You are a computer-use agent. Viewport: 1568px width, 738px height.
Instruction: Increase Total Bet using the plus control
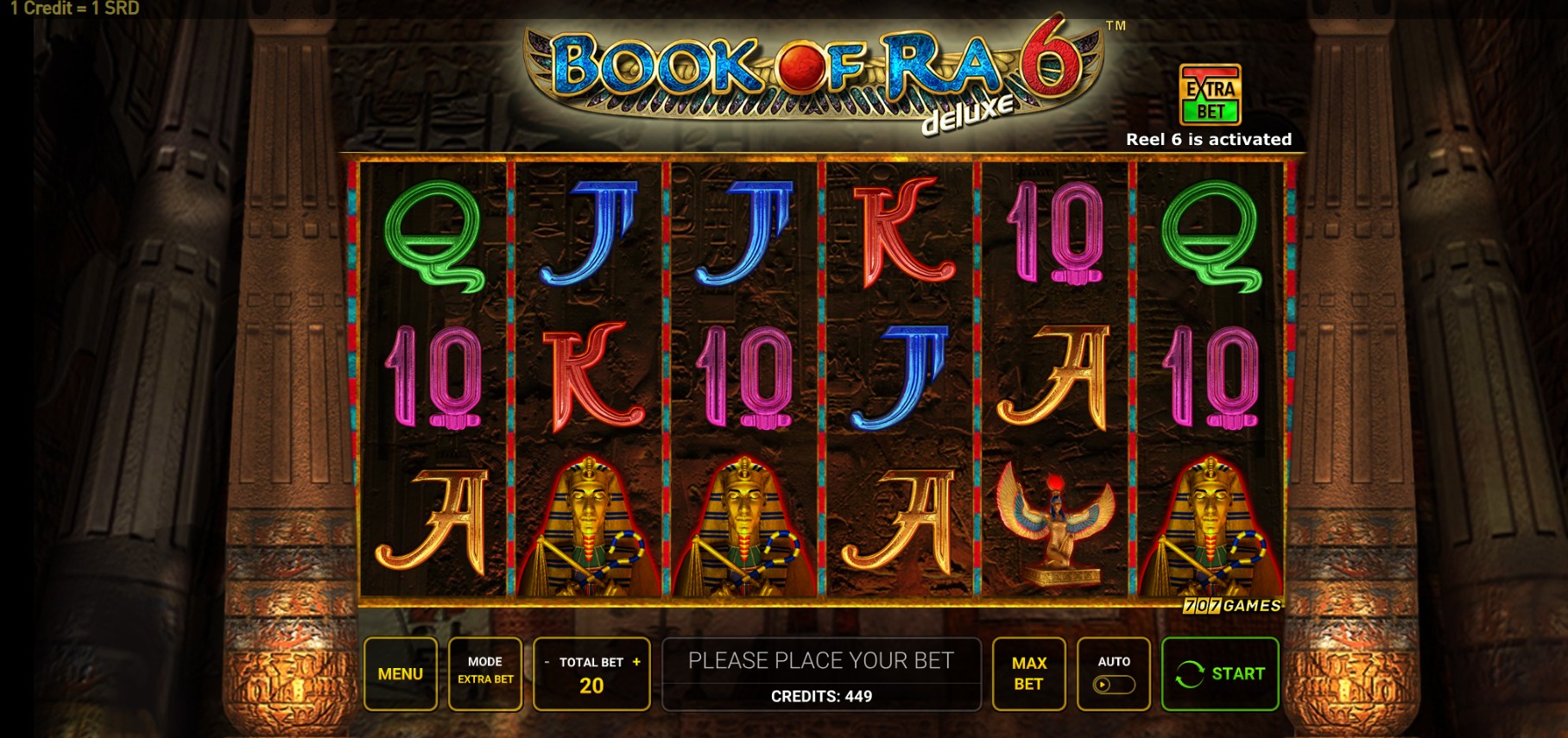636,663
